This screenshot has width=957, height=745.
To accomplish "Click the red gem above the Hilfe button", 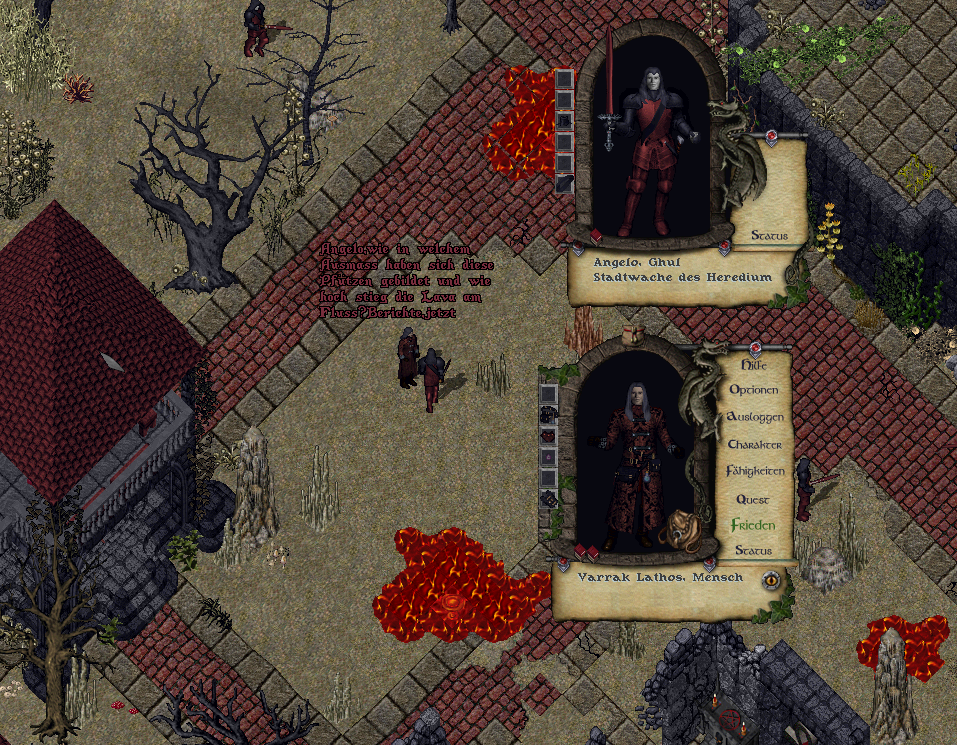I will [x=756, y=348].
